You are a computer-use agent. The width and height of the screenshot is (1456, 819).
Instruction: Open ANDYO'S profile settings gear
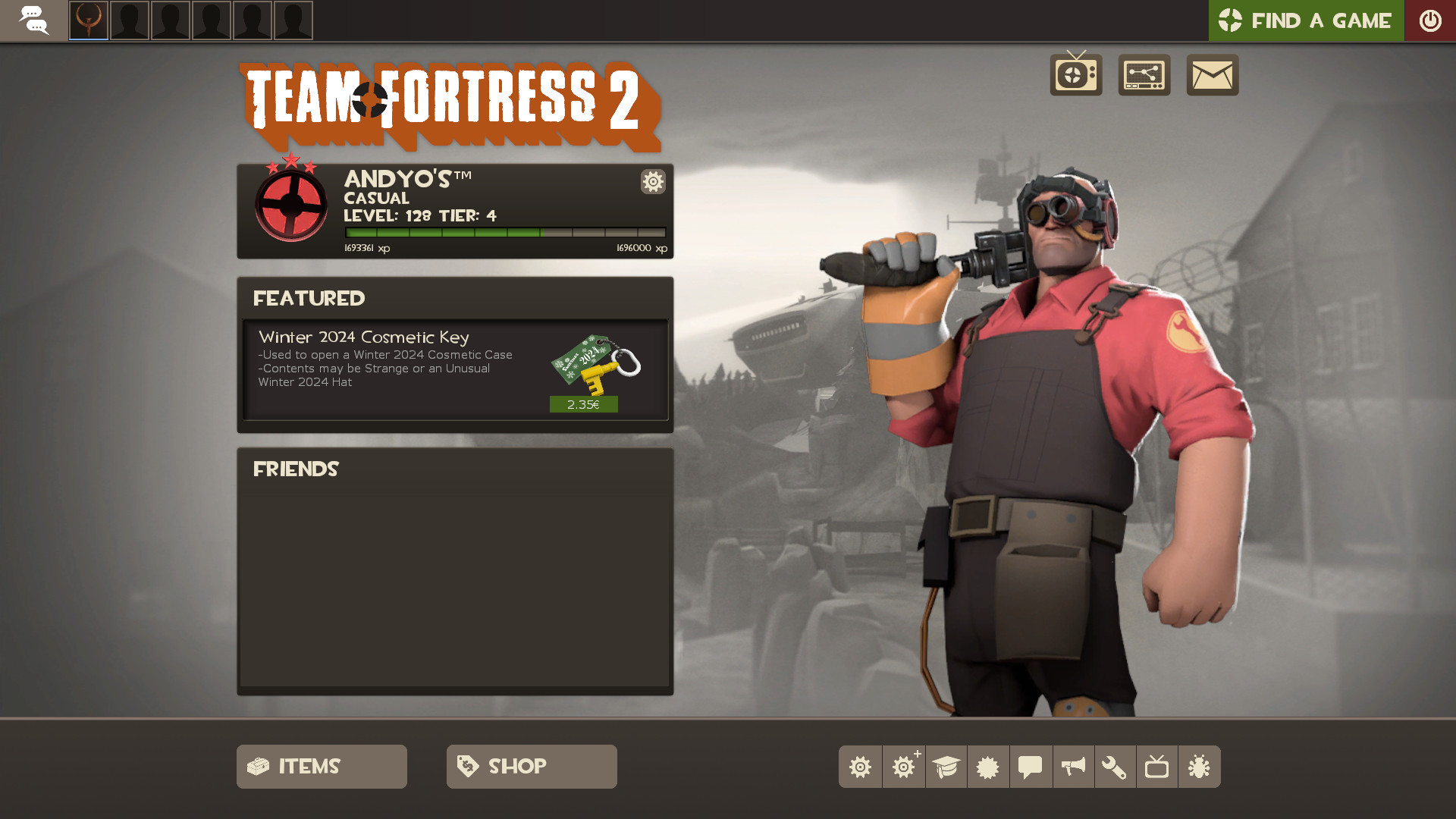[x=652, y=182]
